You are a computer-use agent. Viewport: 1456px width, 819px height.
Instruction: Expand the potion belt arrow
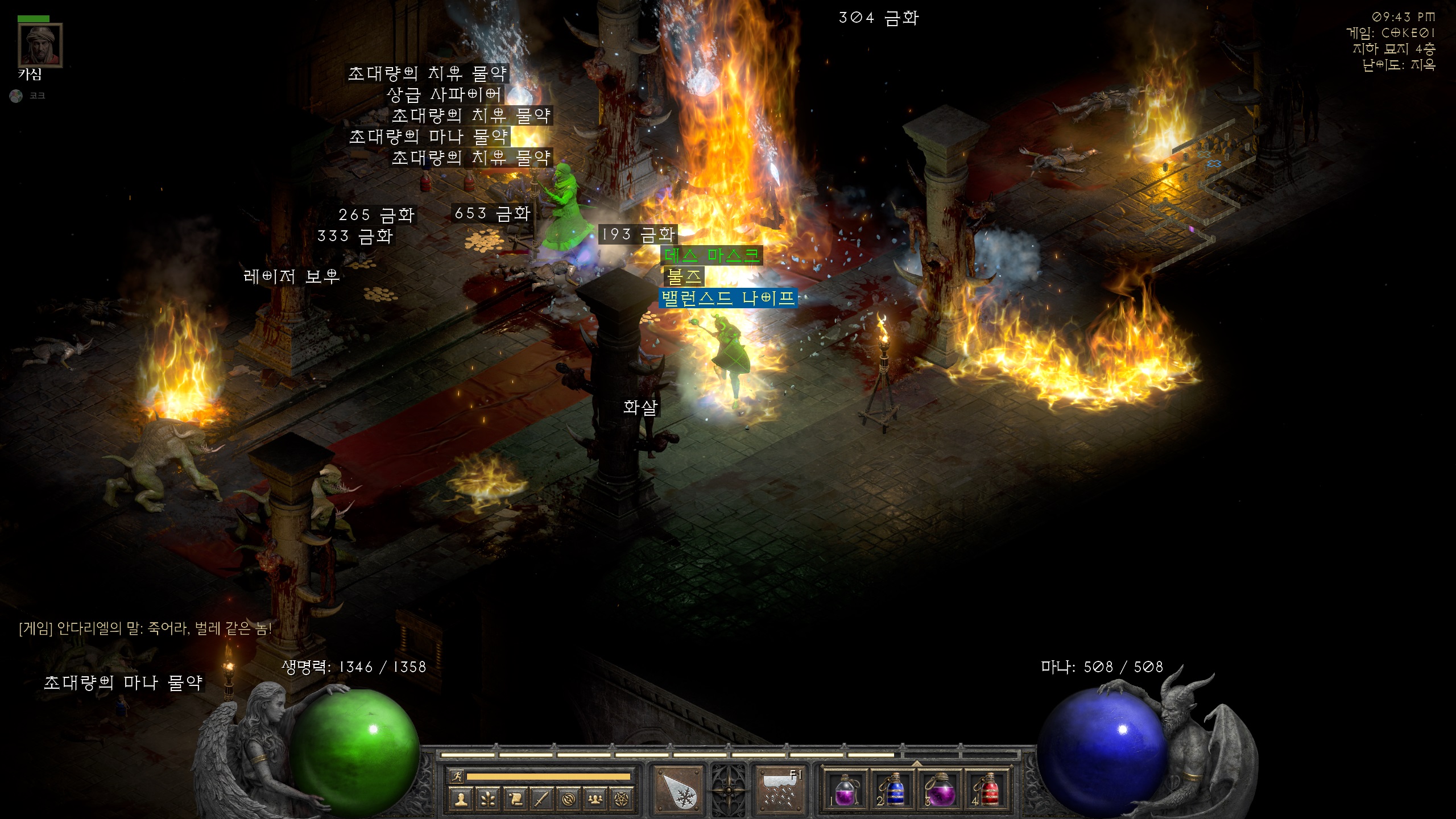[917, 763]
